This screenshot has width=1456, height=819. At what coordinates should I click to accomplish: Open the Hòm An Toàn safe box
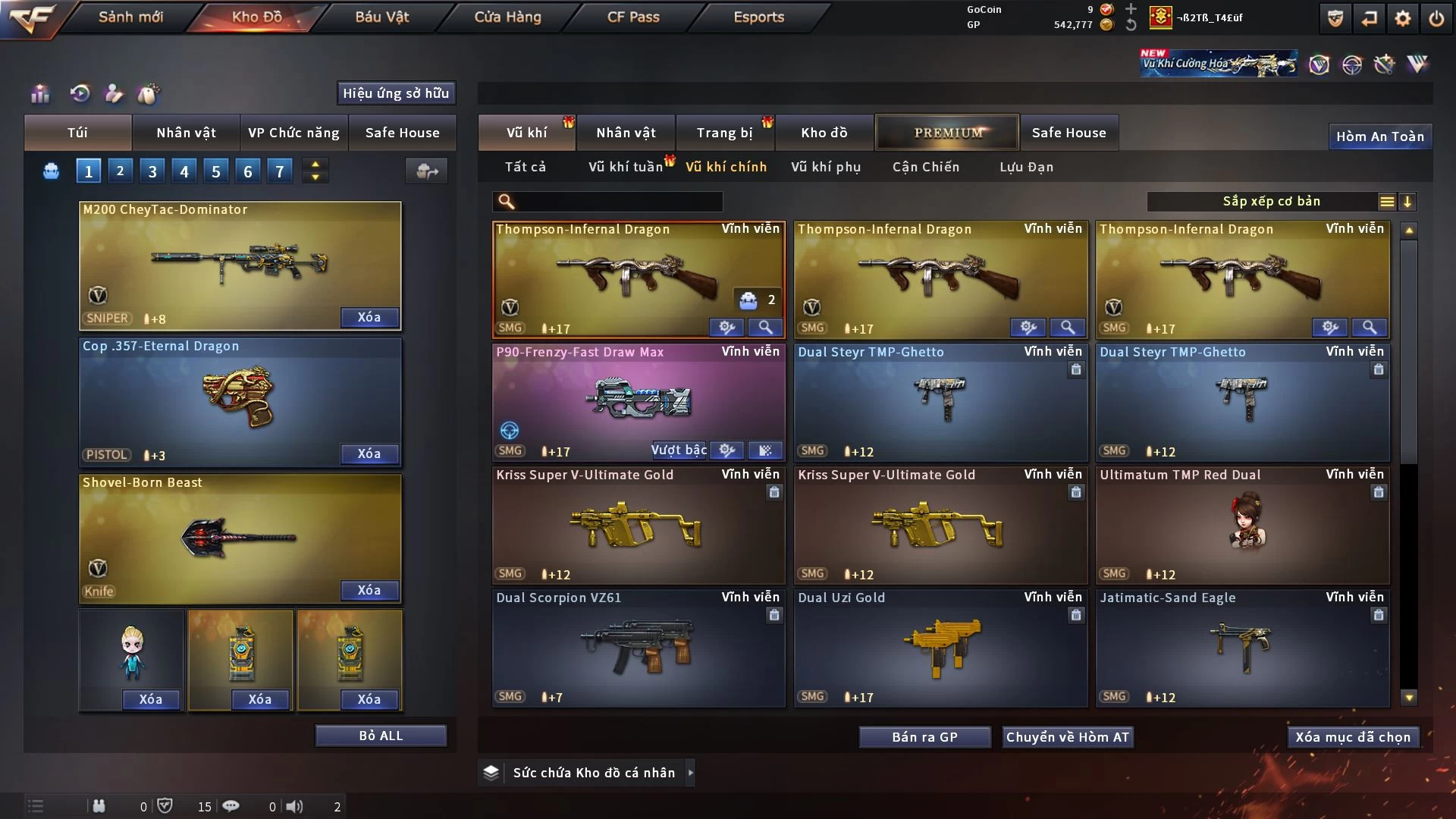point(1379,136)
